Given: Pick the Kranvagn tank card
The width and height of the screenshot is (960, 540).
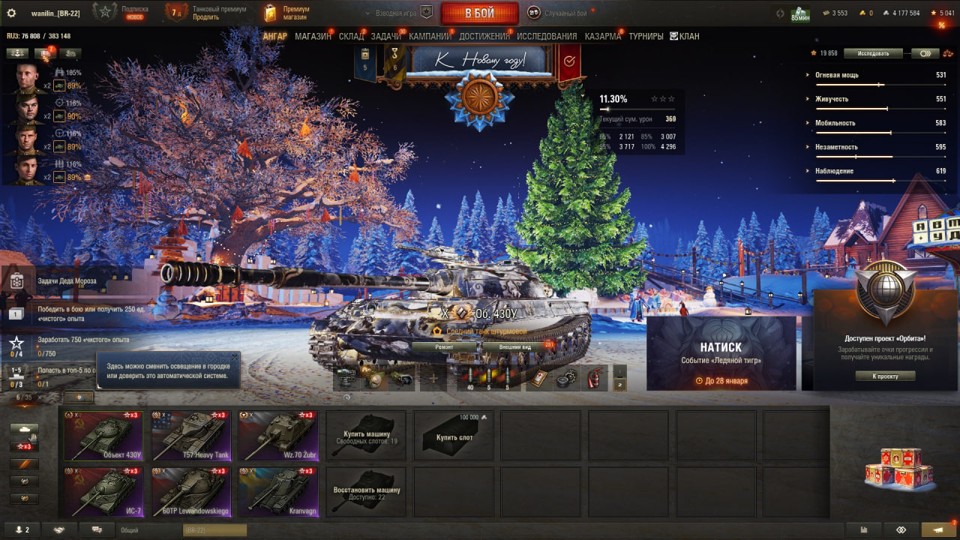Looking at the screenshot, I should coord(278,491).
